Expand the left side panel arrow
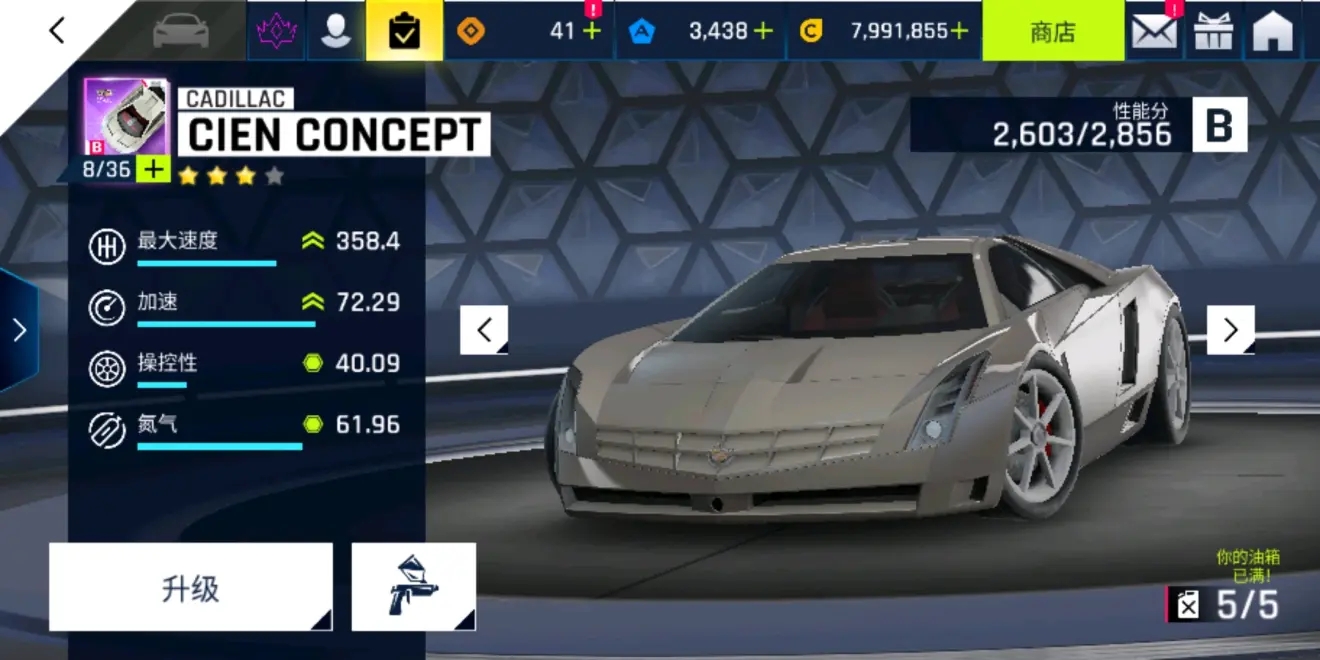The width and height of the screenshot is (1320, 660). tap(19, 330)
